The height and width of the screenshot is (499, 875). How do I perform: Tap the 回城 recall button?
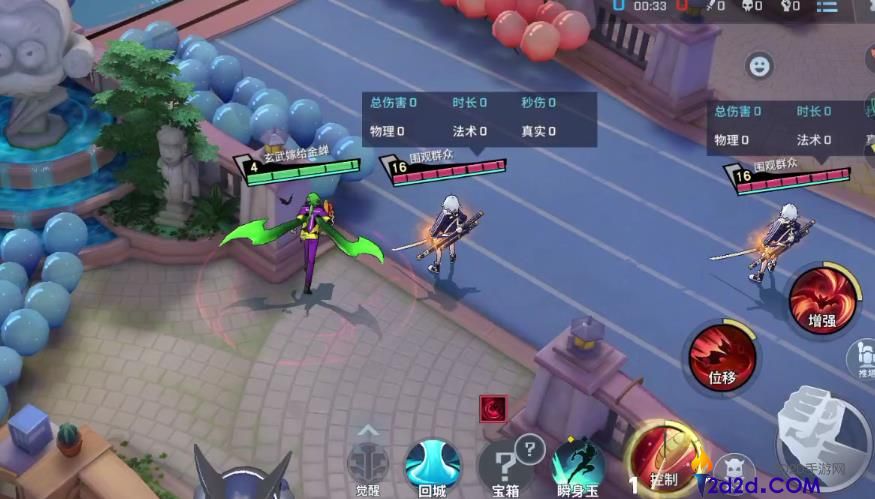[x=432, y=466]
